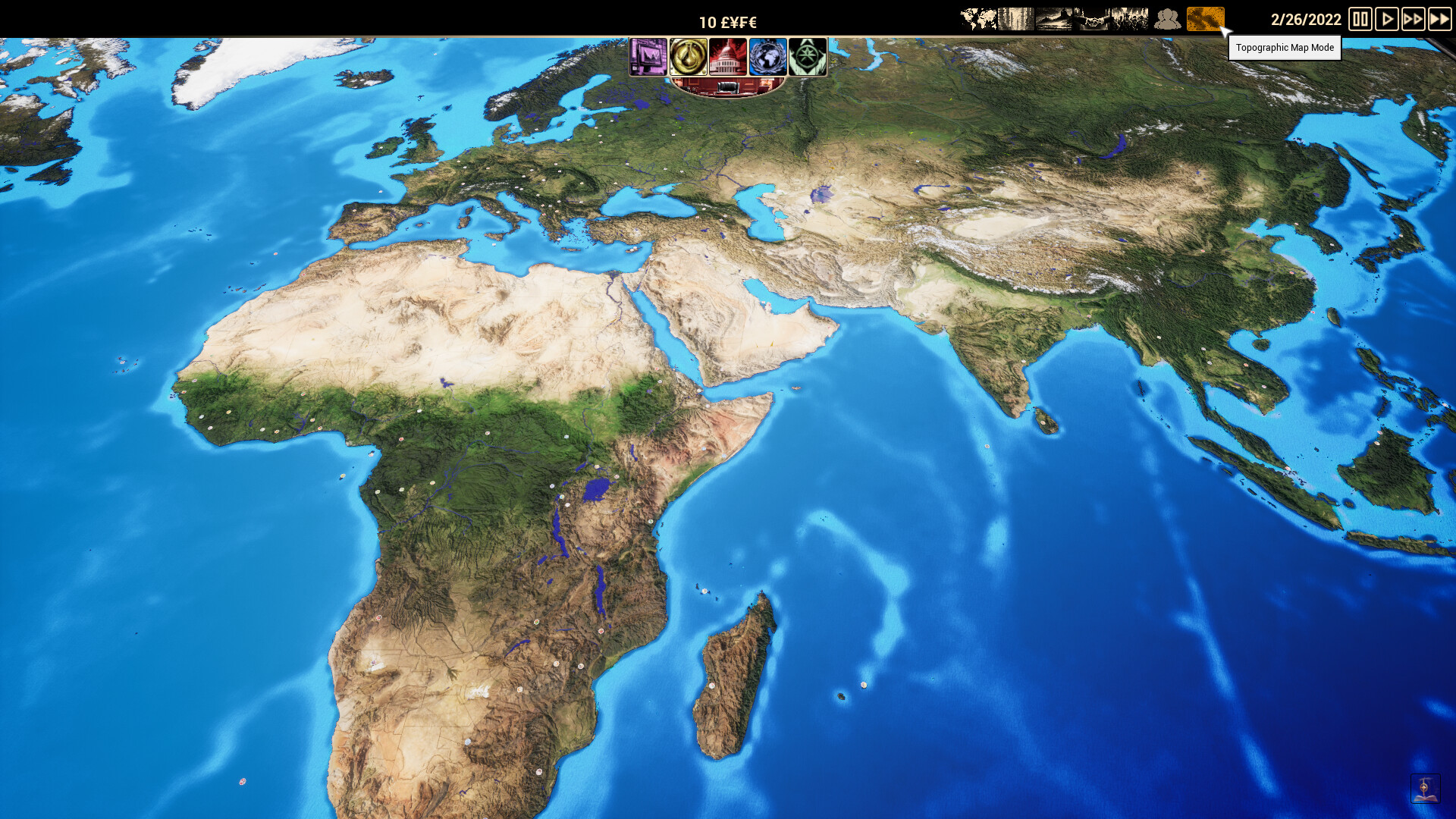
Task: Pause the game simulation
Action: [x=1360, y=20]
